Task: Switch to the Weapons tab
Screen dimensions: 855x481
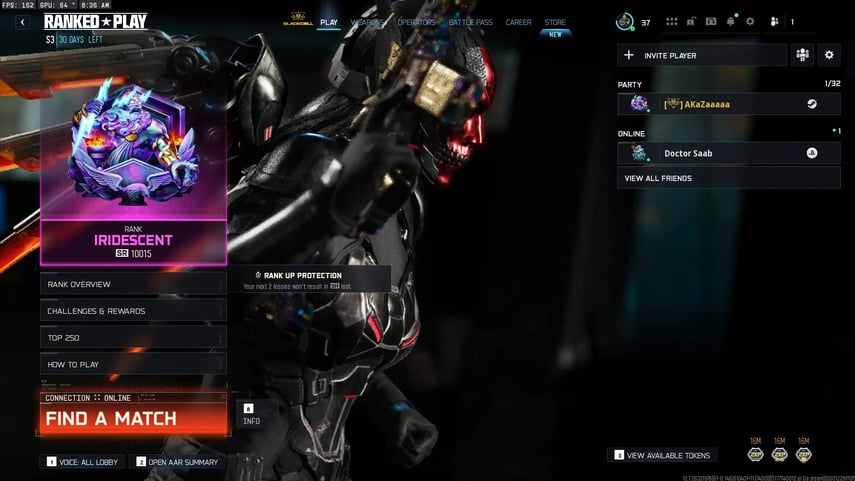Action: [x=367, y=22]
